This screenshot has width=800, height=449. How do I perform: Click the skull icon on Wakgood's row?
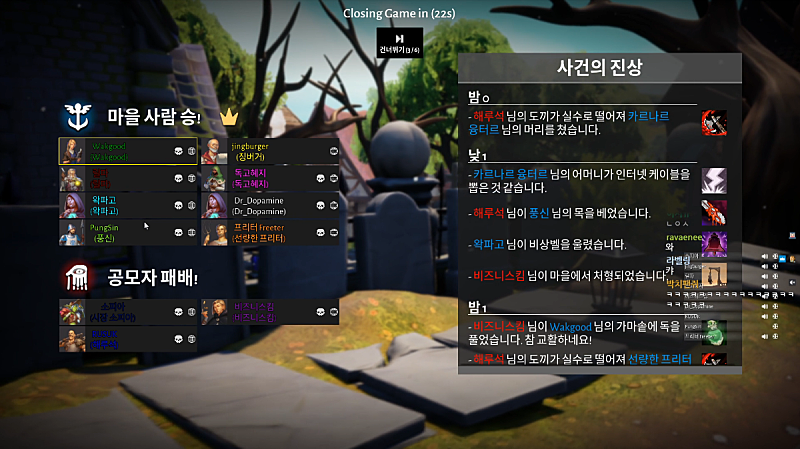(x=179, y=151)
